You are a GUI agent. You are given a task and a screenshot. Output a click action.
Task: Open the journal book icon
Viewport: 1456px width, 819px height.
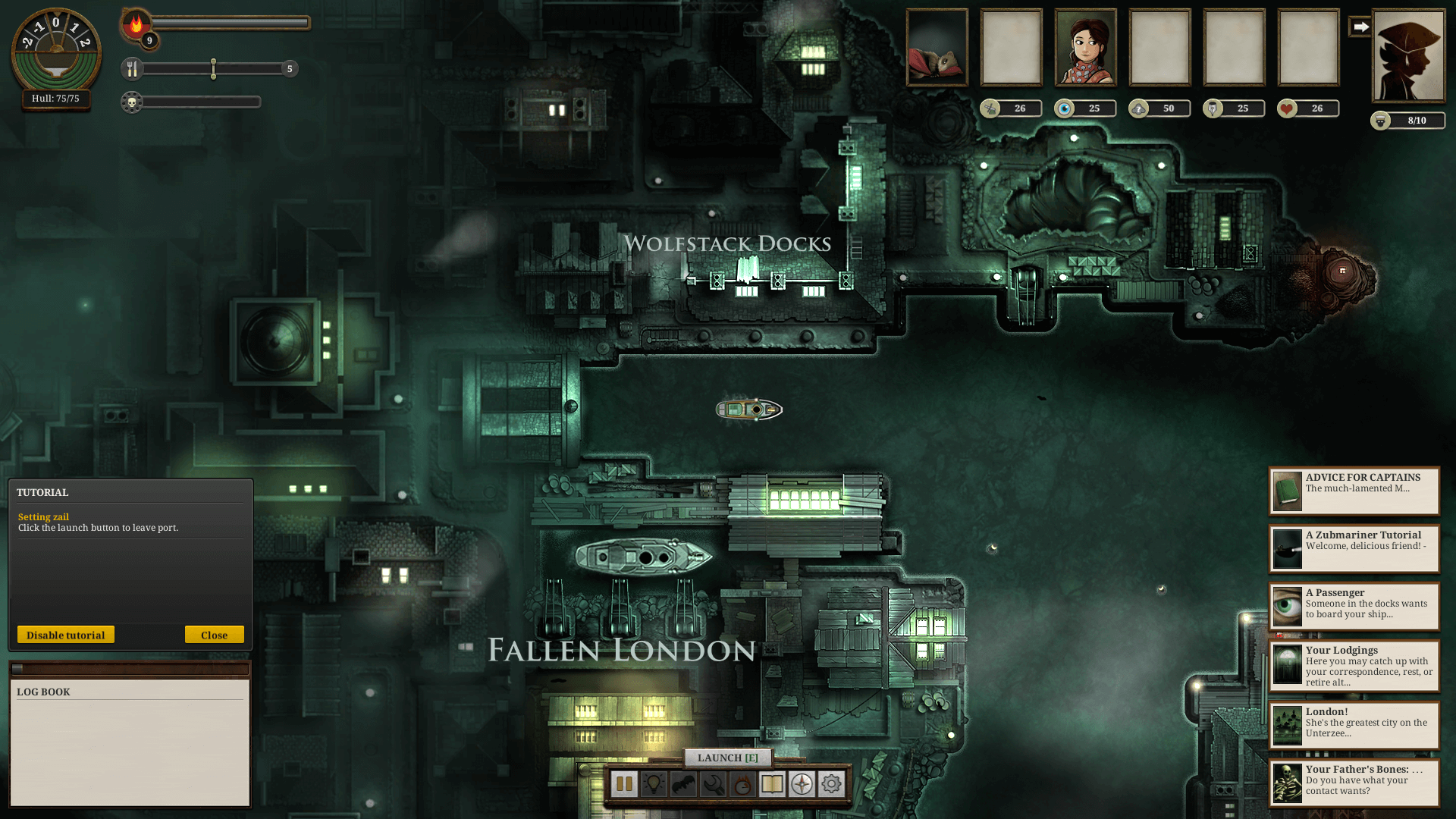772,784
